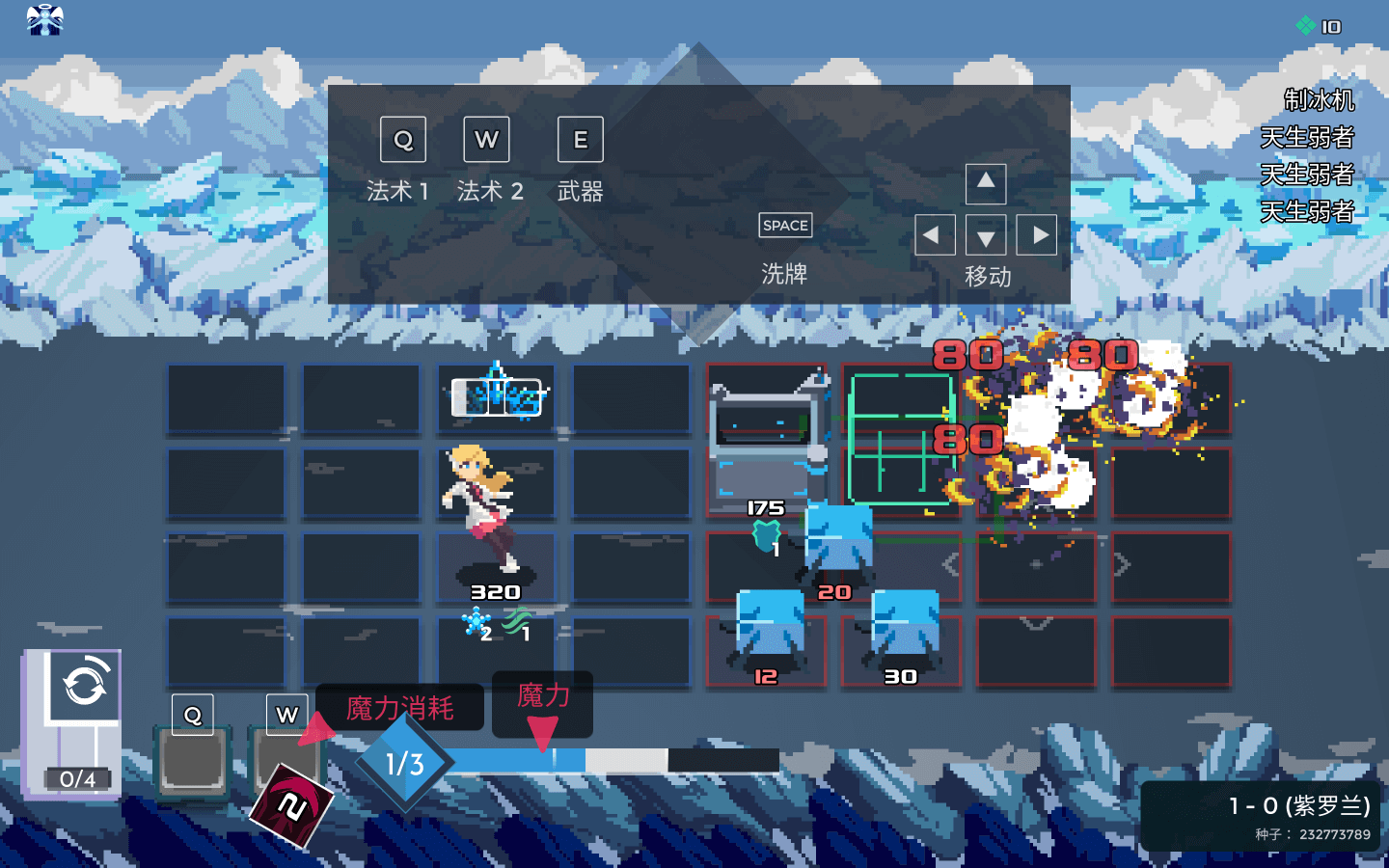Inspect the green flow status icon

516,622
